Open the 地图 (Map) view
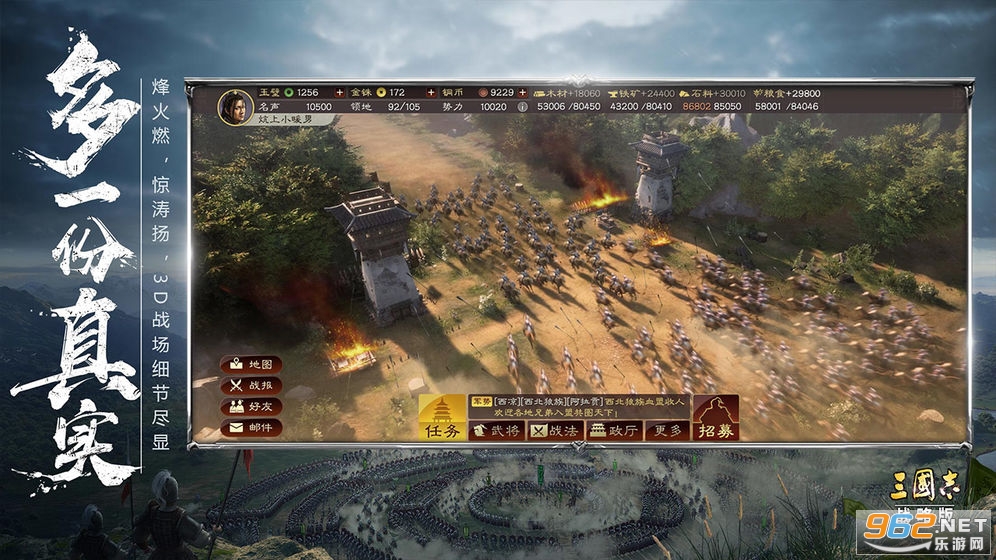Viewport: 996px width, 560px height. (x=252, y=365)
